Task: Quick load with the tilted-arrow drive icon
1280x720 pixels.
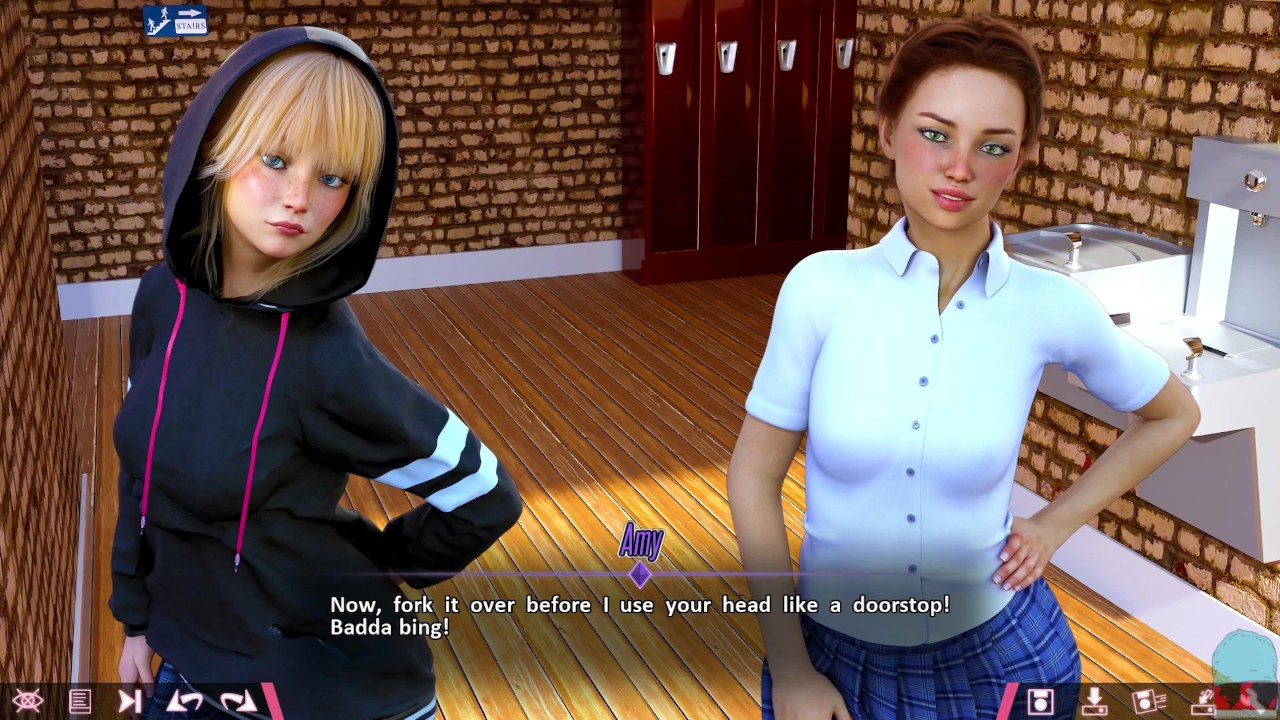Action: 1203,701
